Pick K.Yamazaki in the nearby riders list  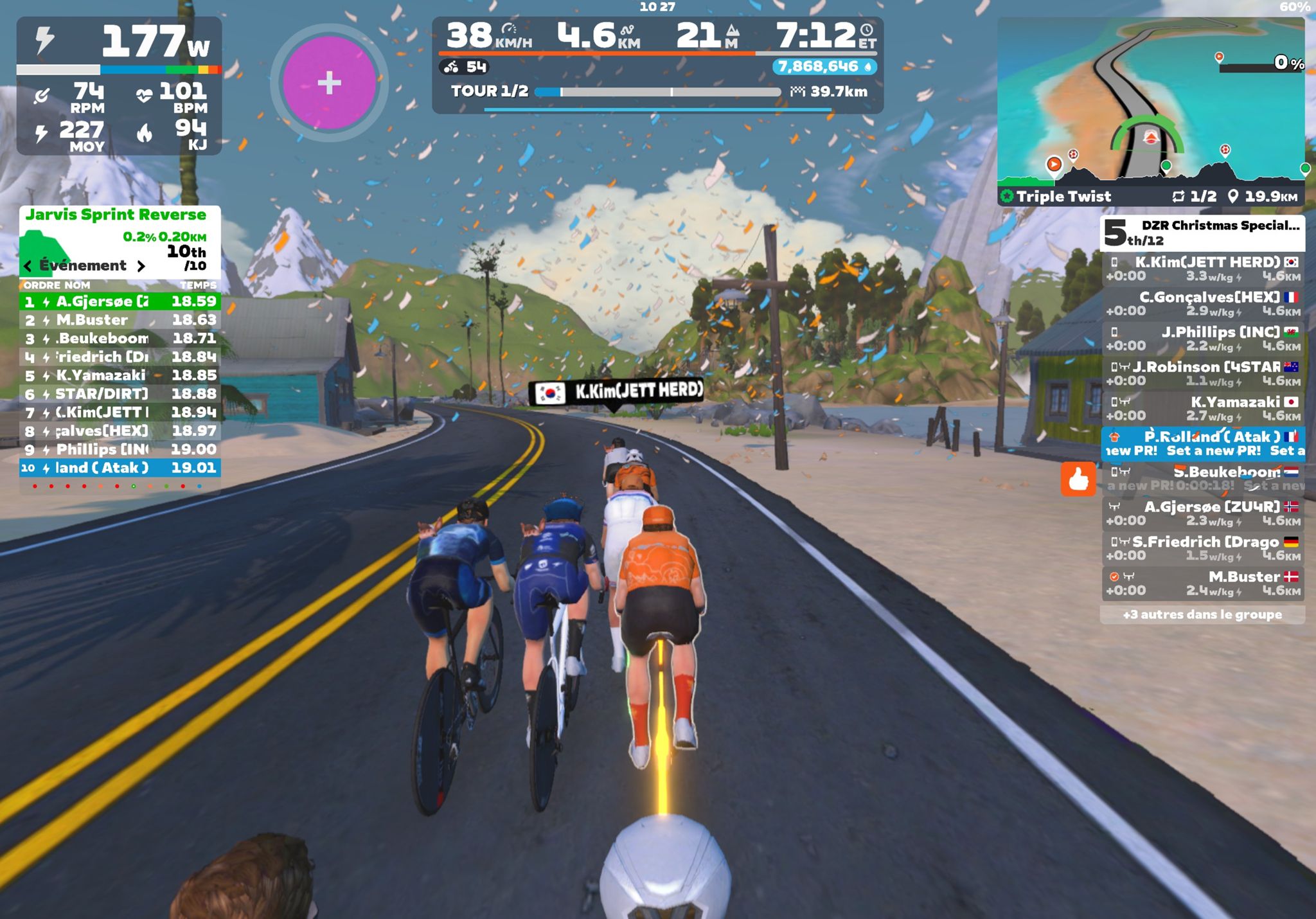[1203, 408]
